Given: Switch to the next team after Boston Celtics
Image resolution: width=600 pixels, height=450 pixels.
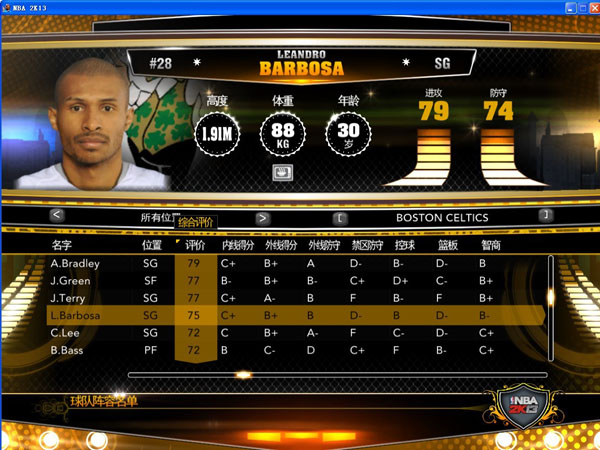Looking at the screenshot, I should point(545,215).
